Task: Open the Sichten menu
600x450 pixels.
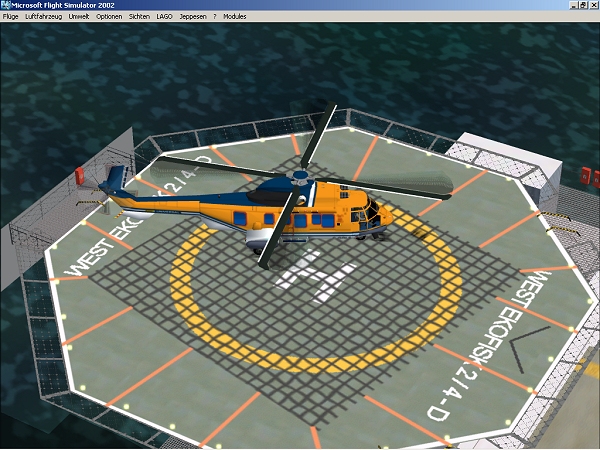Action: point(139,17)
